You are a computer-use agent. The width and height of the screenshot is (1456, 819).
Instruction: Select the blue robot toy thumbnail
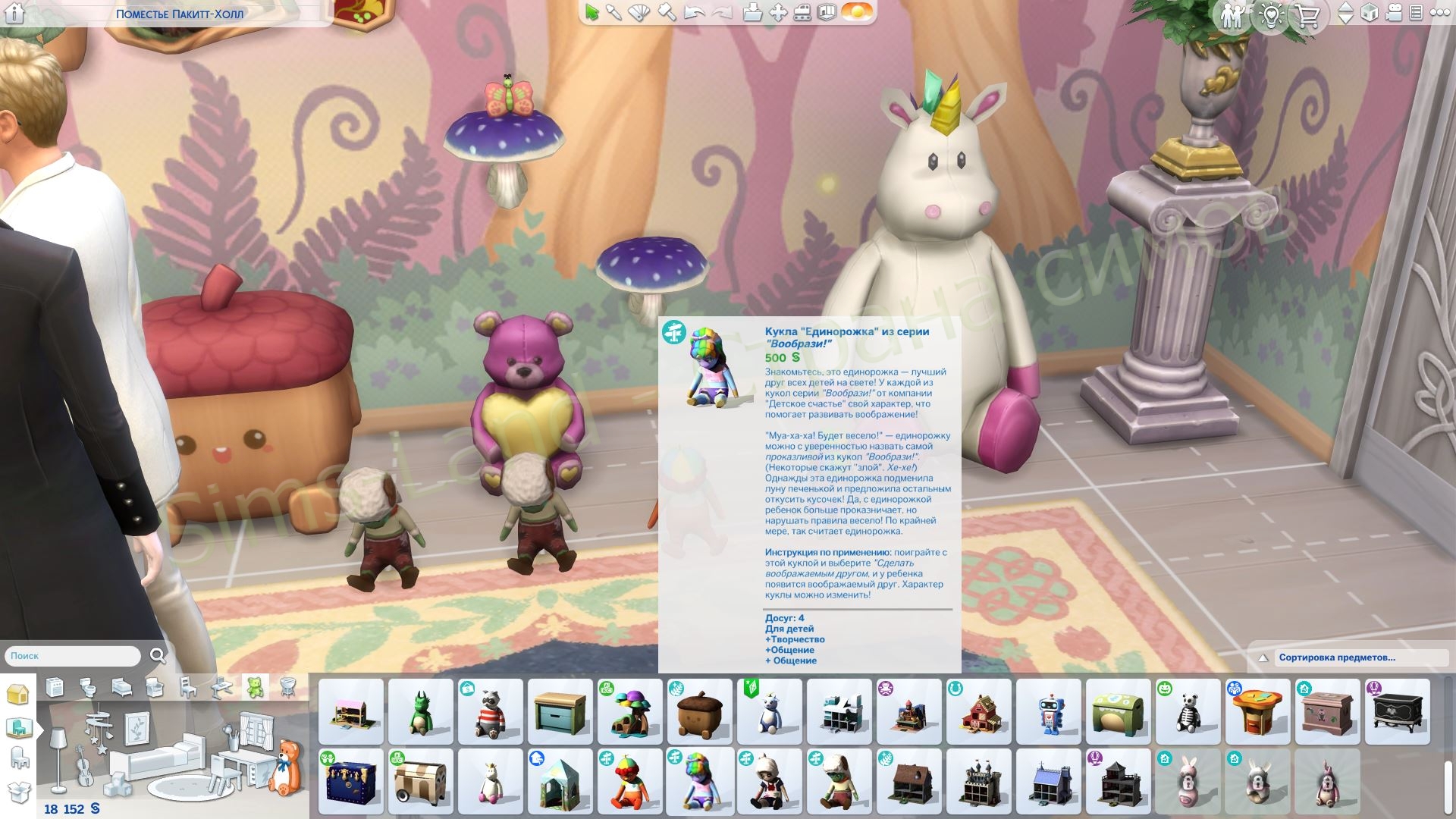[1048, 711]
